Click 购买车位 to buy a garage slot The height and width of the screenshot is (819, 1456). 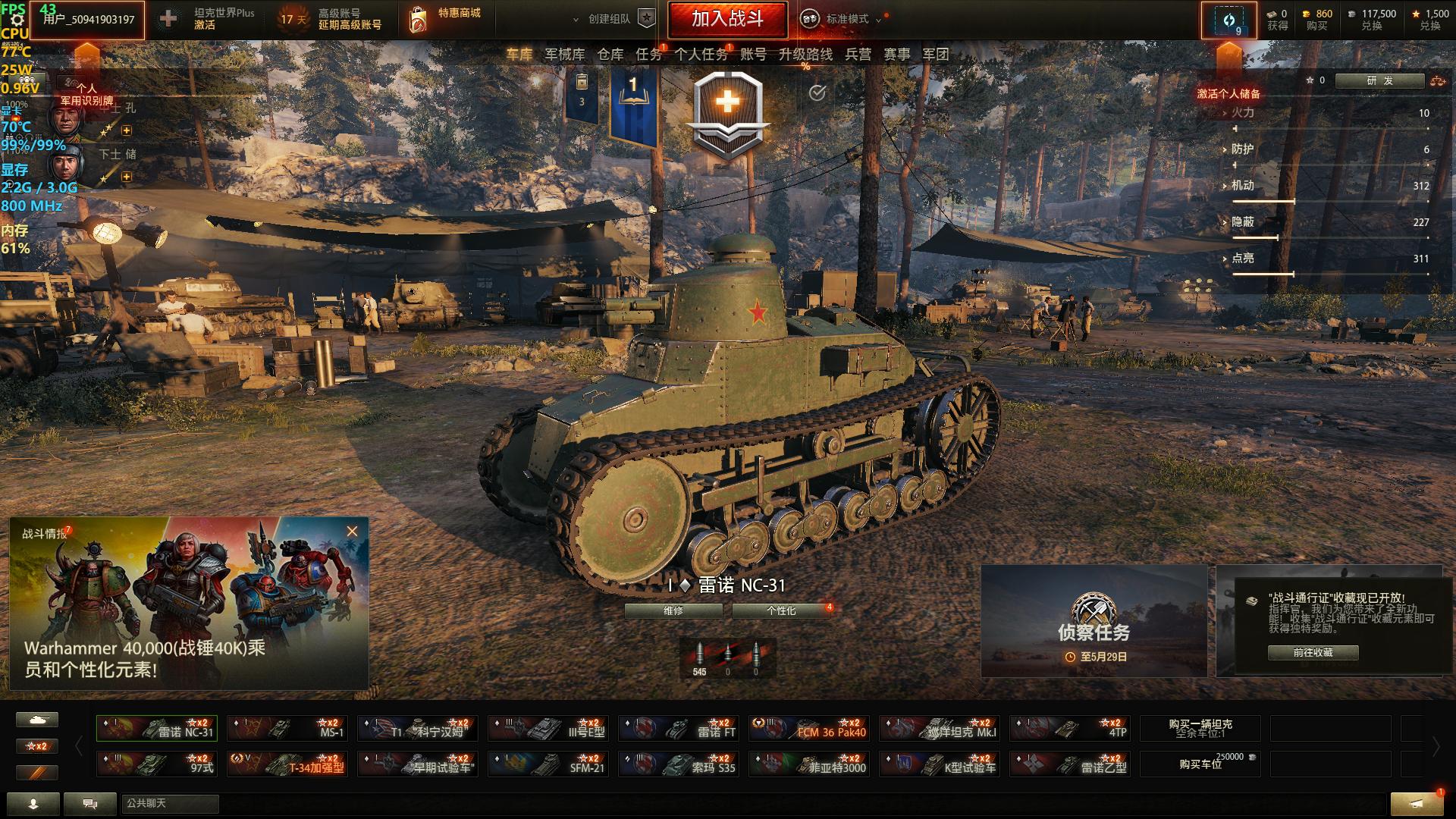1200,764
